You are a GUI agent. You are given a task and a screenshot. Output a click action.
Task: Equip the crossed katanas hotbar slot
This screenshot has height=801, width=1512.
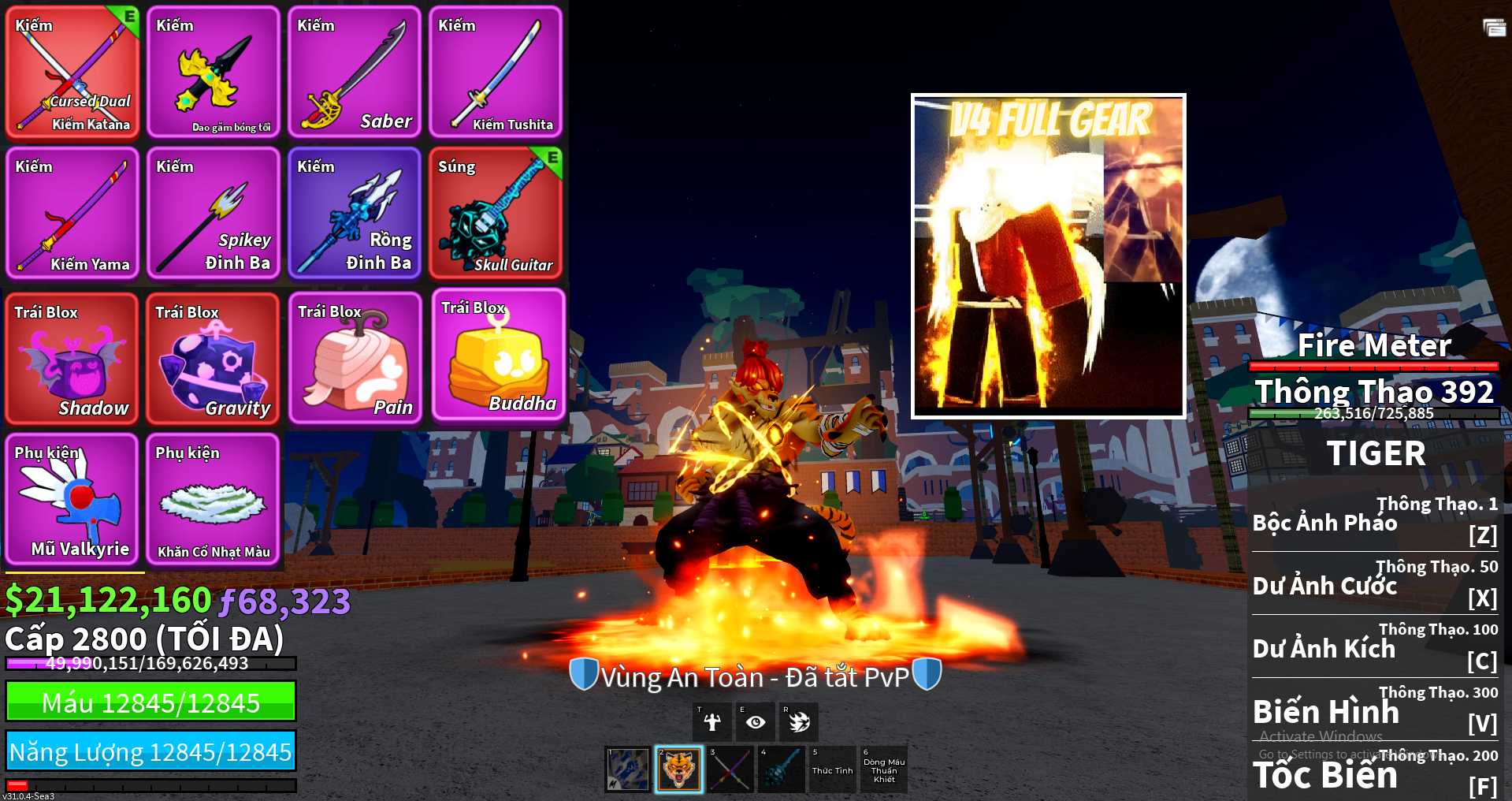pos(730,769)
